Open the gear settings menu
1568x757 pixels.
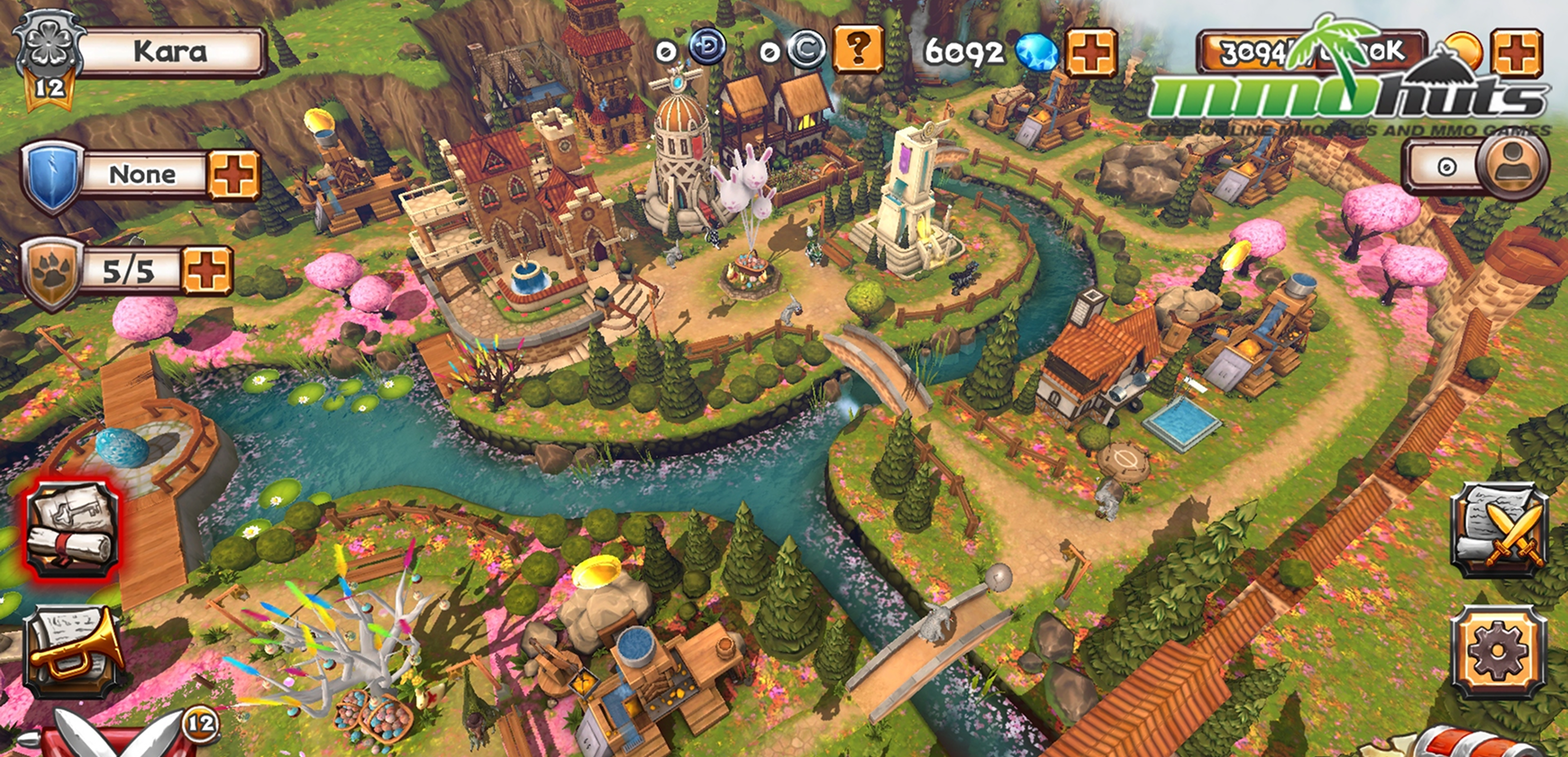point(1499,652)
